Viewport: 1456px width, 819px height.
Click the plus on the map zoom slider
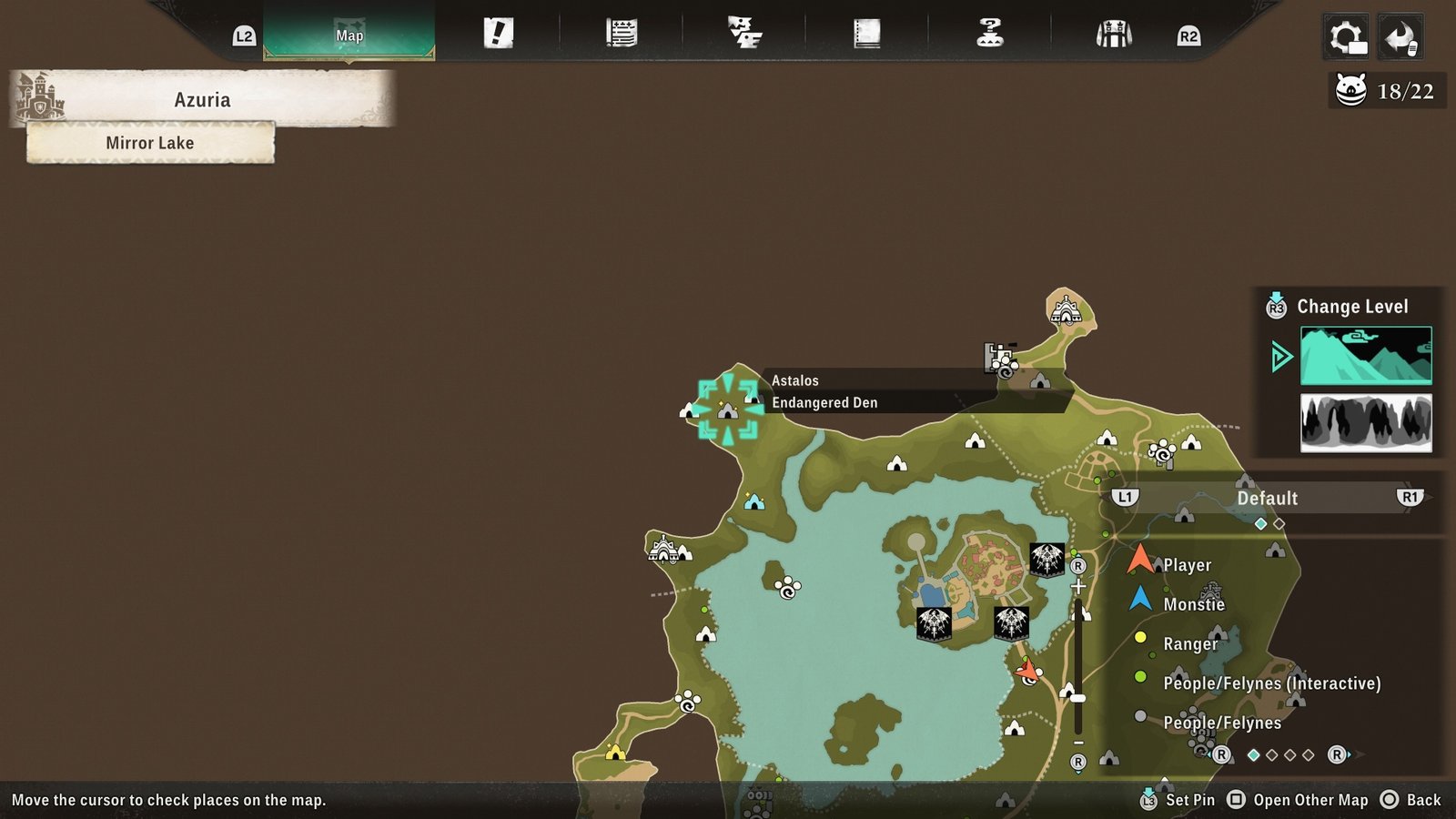1078,587
